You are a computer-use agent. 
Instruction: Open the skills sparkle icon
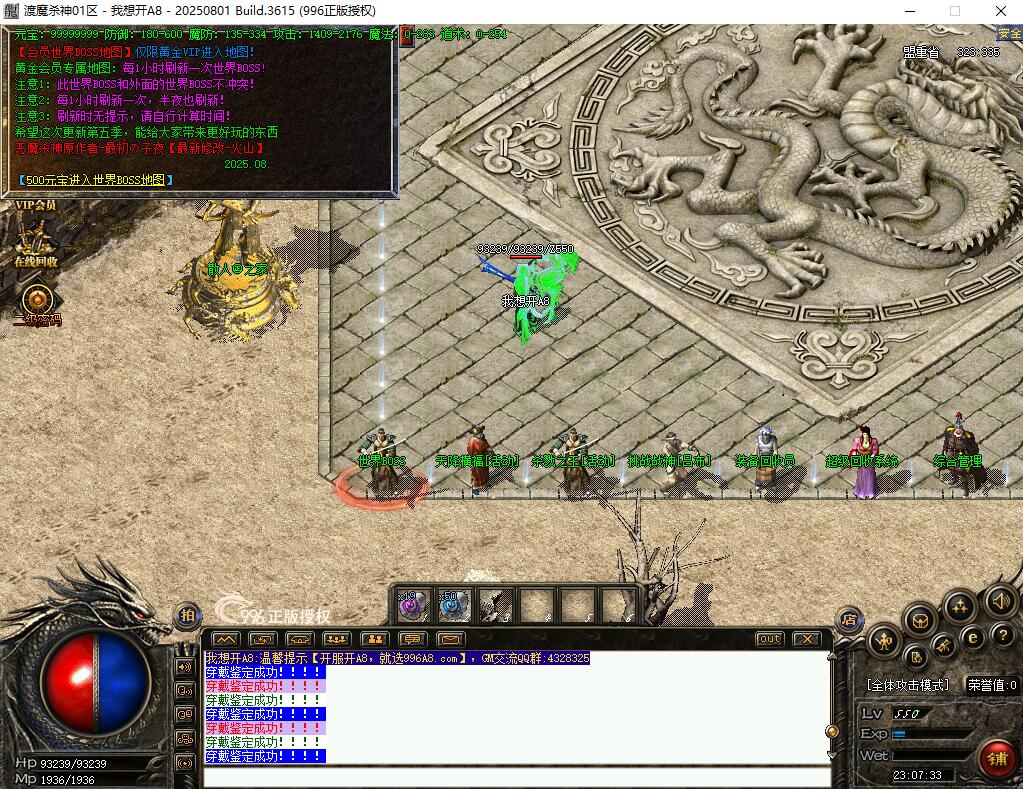(x=960, y=606)
